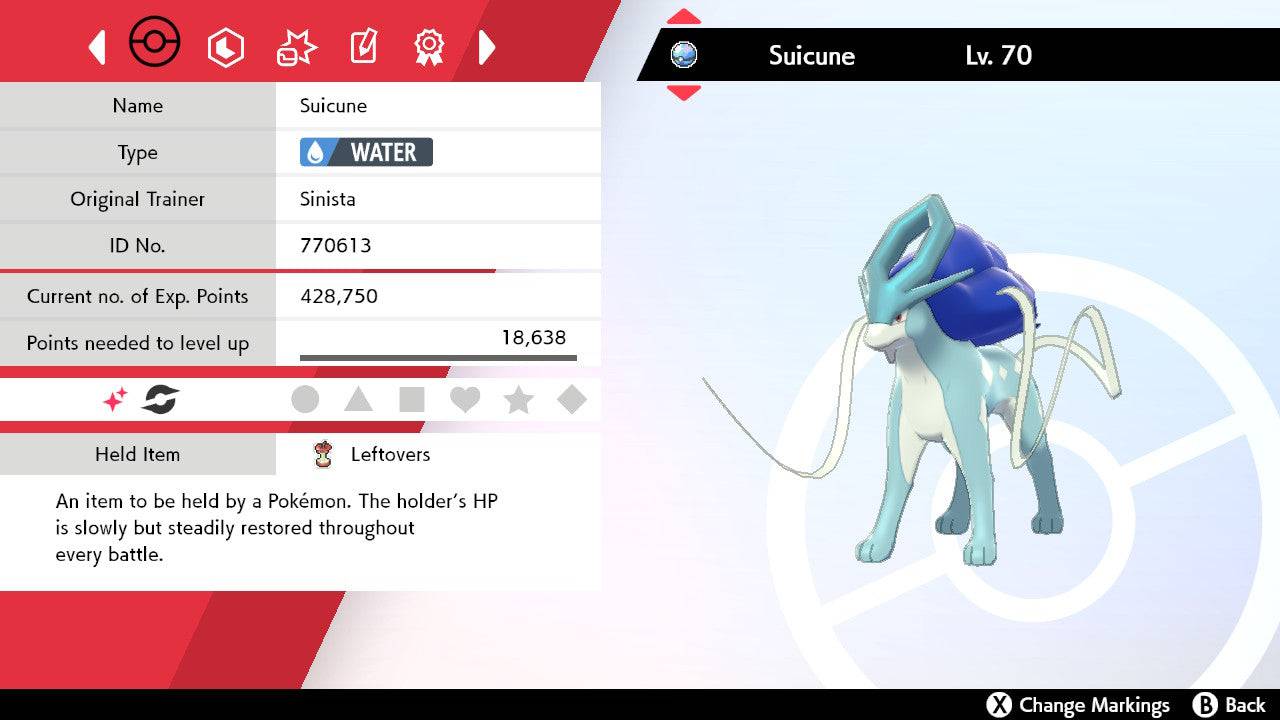Viewport: 1280px width, 720px height.
Task: Toggle the diamond marking
Action: 572,400
